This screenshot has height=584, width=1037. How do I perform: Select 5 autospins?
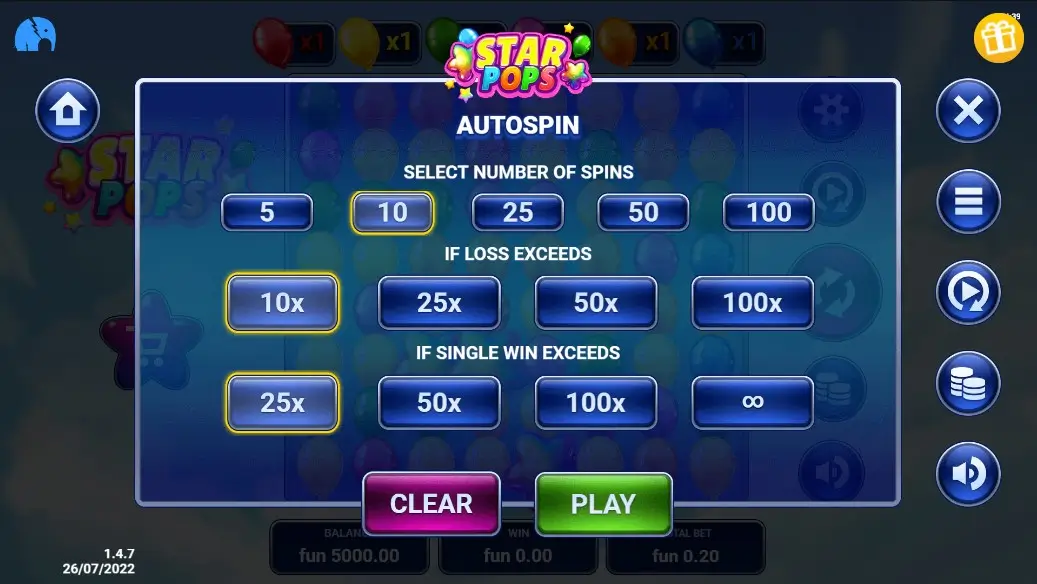point(267,212)
